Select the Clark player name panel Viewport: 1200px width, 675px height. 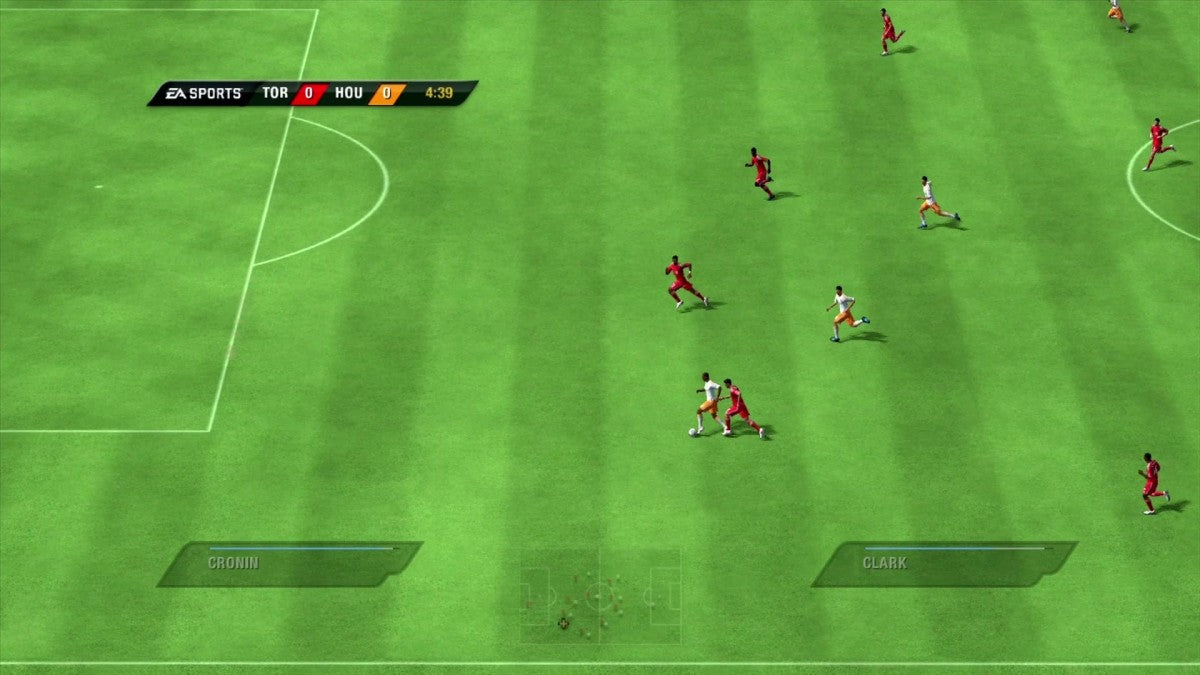tap(943, 564)
